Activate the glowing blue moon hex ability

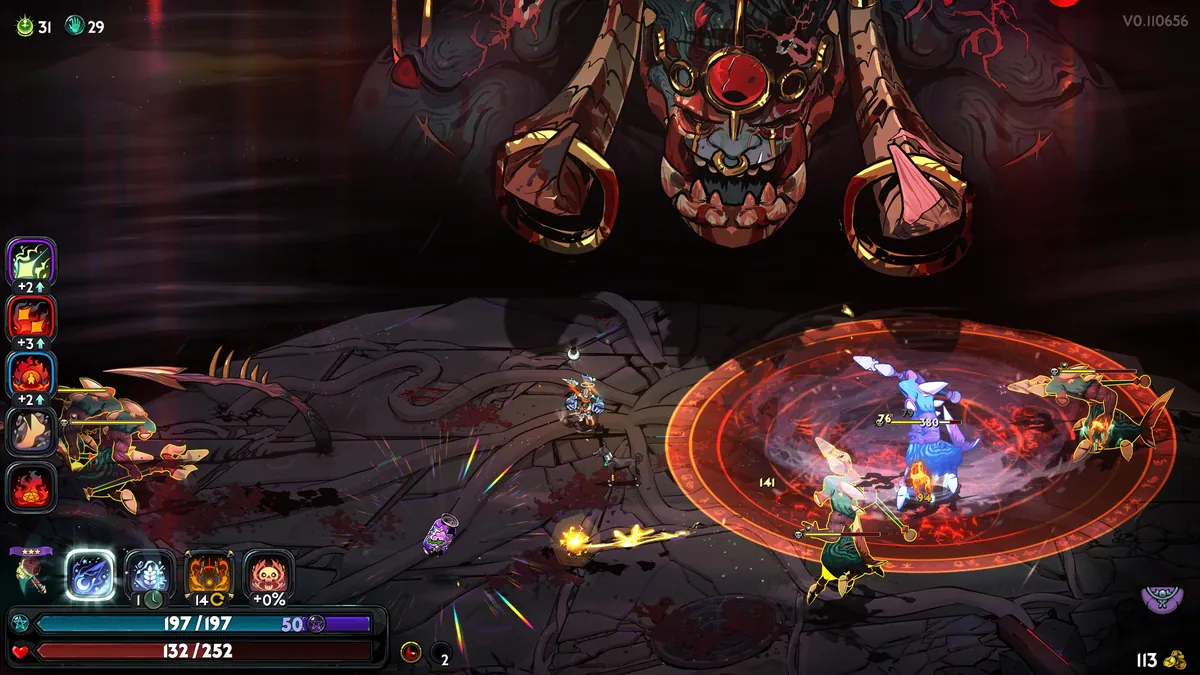90,575
